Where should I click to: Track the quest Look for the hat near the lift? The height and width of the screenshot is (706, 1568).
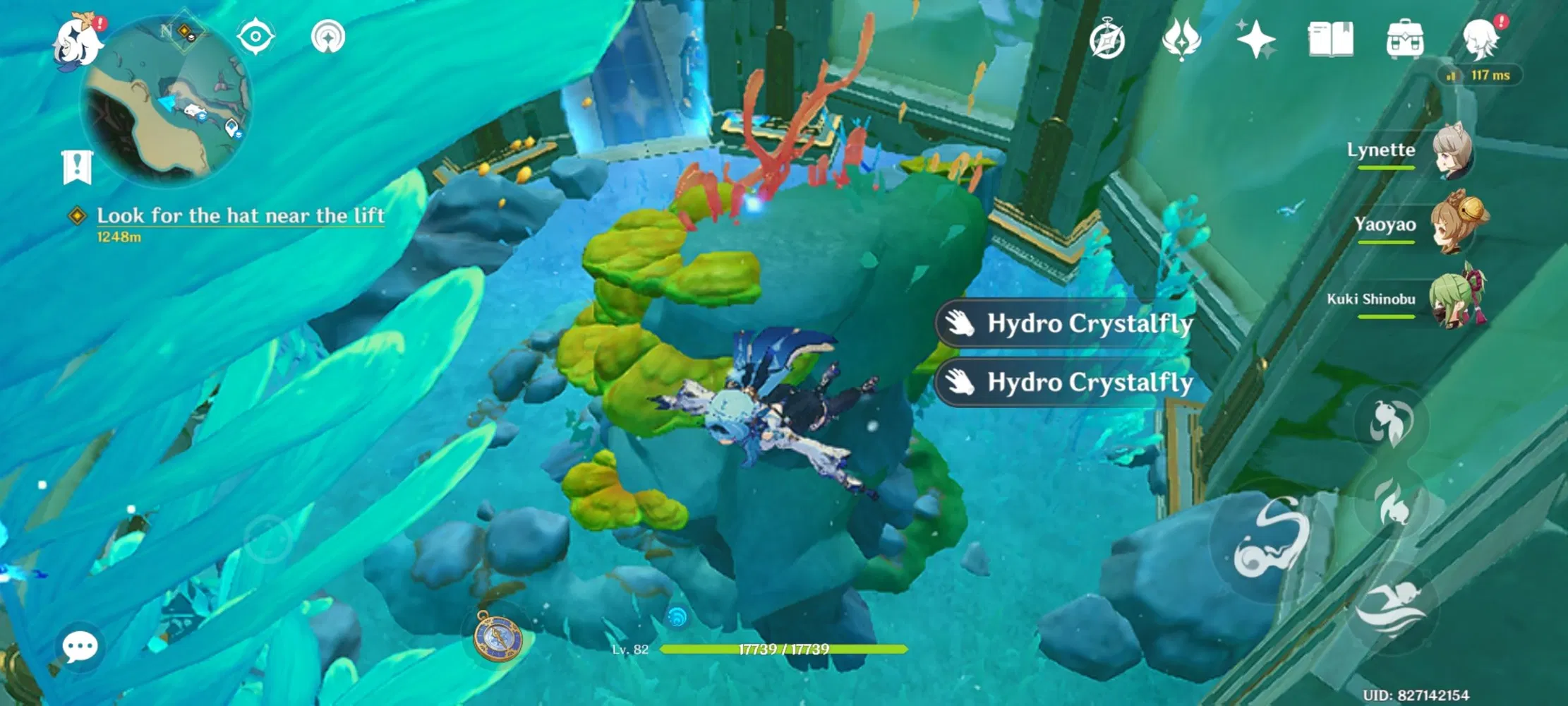click(x=240, y=216)
